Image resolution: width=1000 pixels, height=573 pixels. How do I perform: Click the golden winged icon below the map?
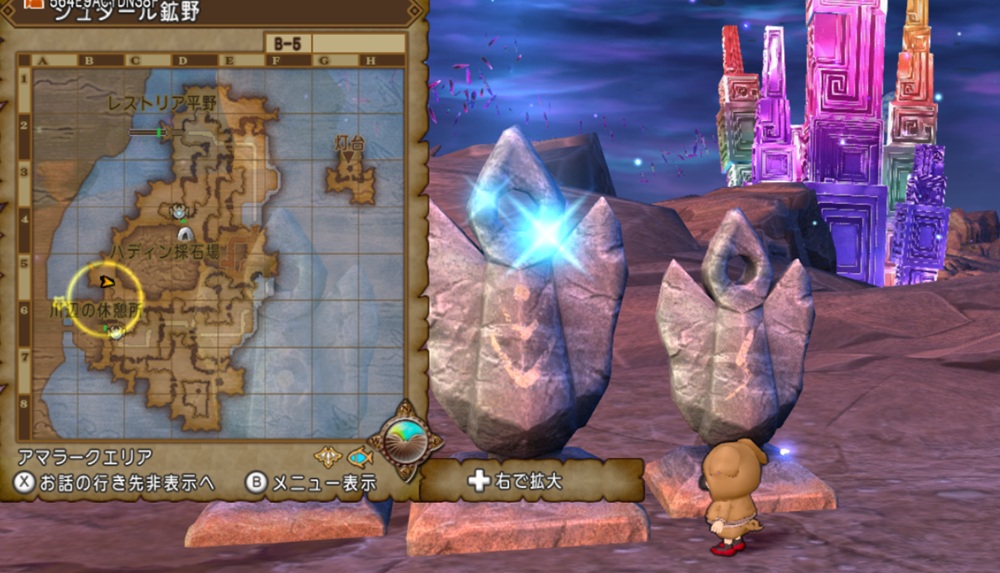tap(328, 457)
